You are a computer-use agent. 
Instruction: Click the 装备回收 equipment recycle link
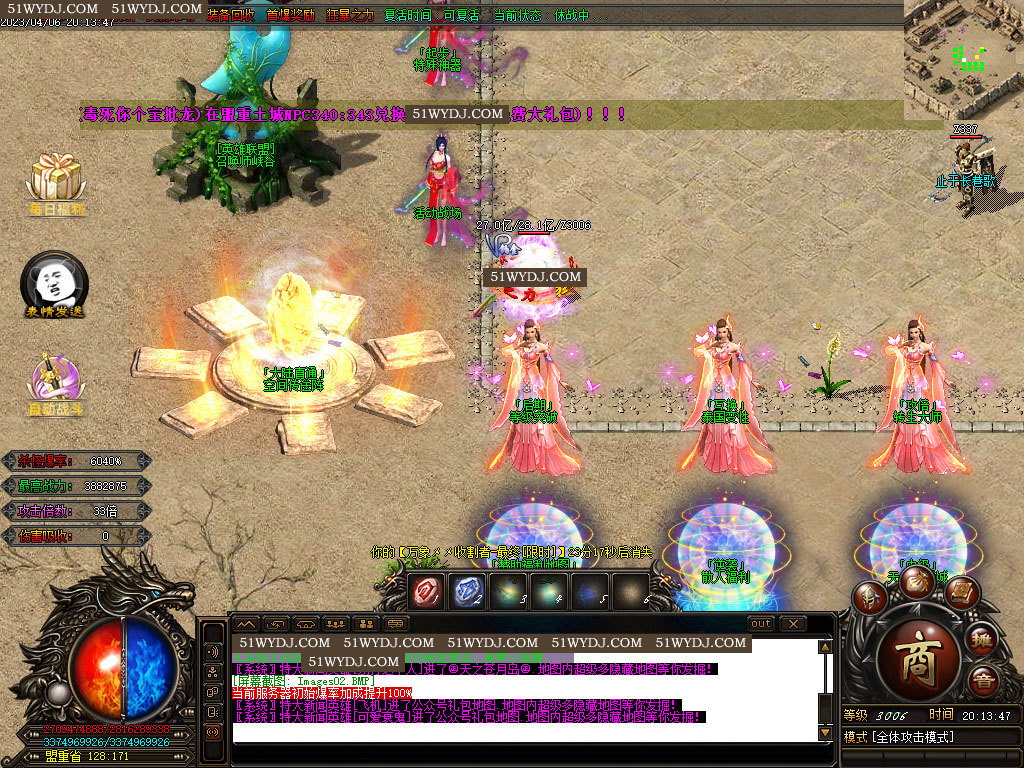[x=230, y=16]
